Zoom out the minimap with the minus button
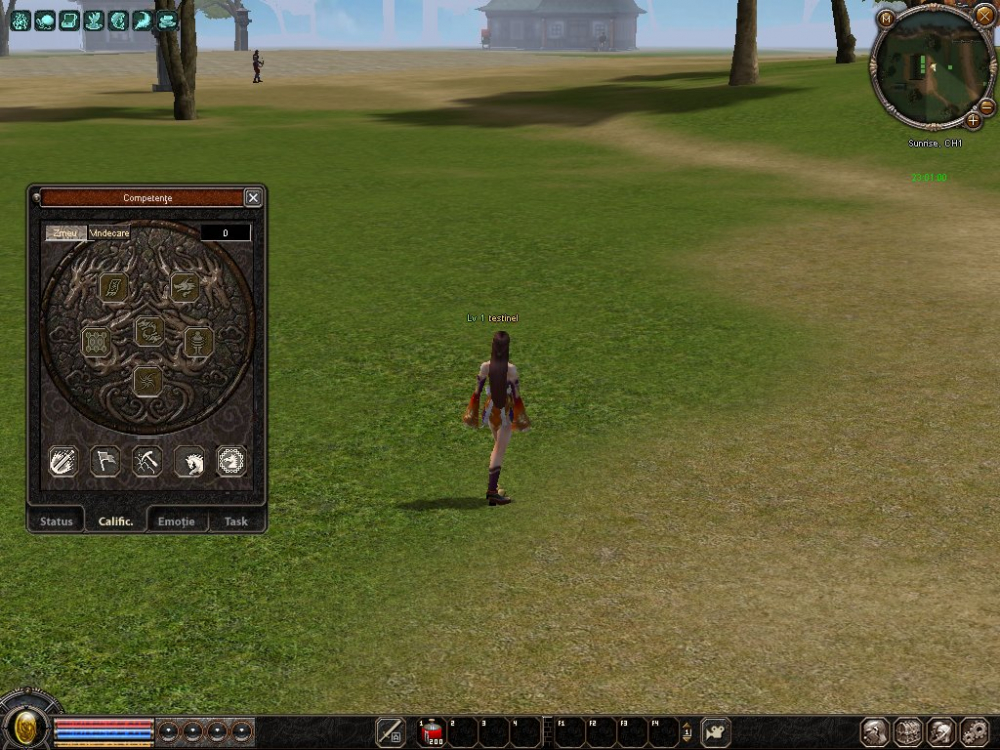This screenshot has height=750, width=1000. pos(986,106)
